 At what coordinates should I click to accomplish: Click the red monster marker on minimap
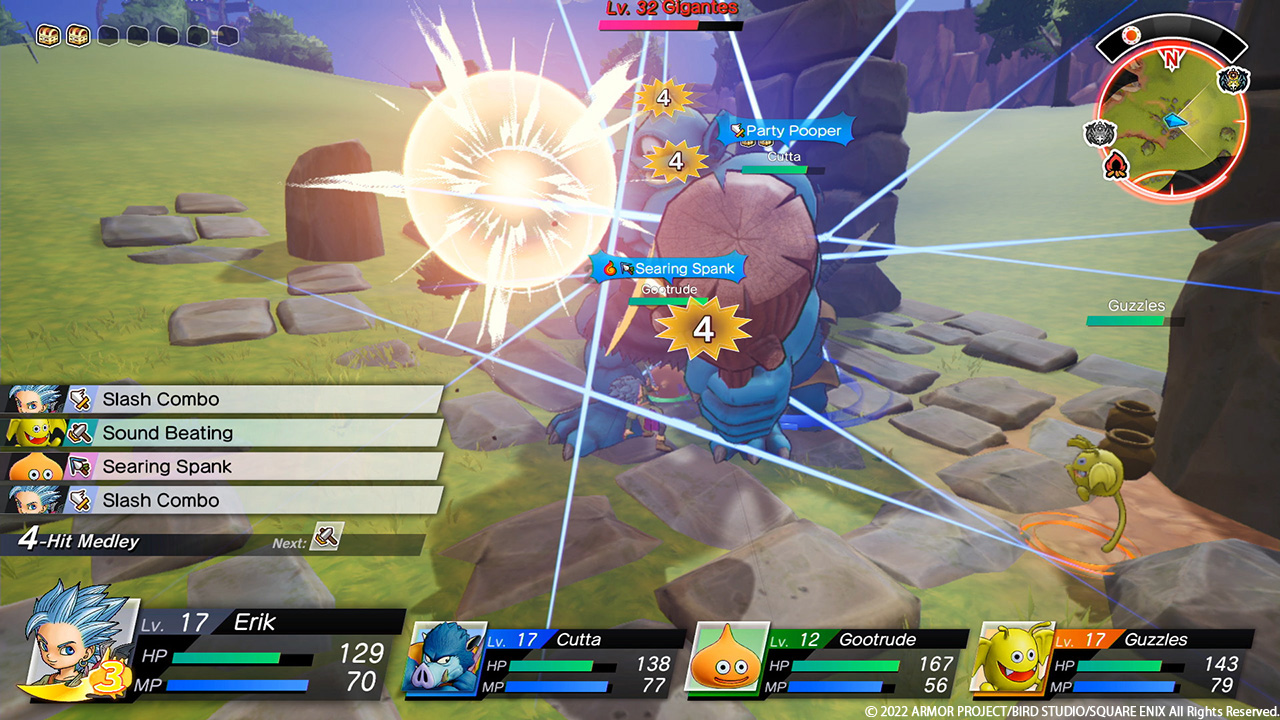[1116, 168]
